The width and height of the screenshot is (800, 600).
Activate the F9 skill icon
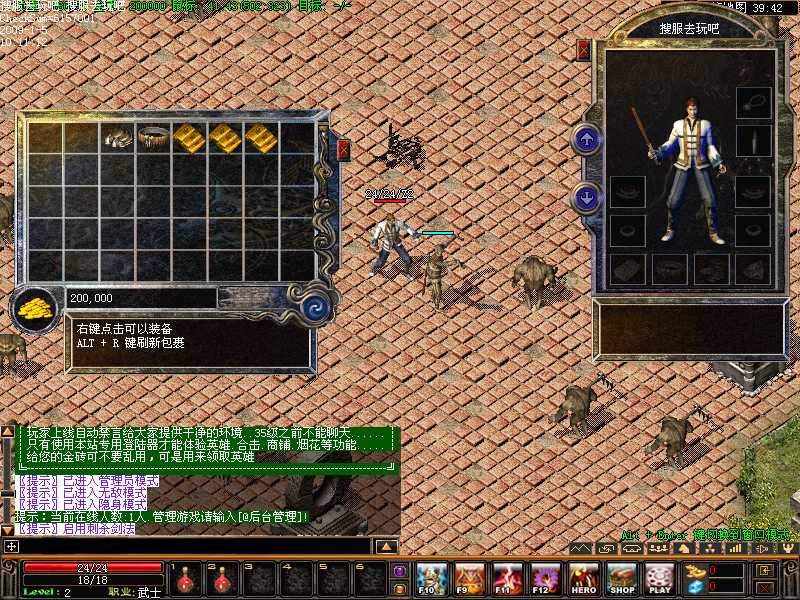point(469,578)
